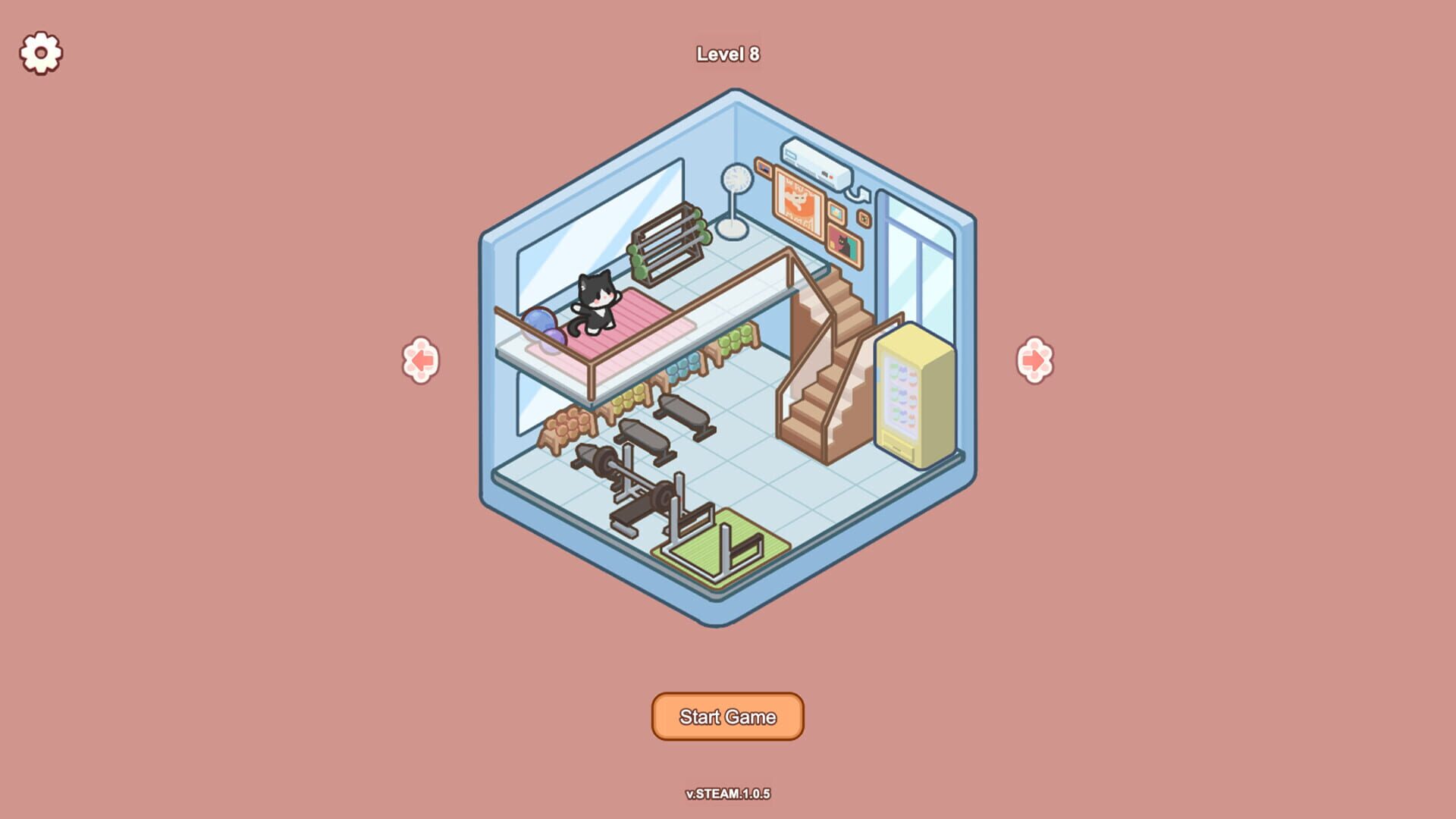The image size is (1456, 819).
Task: Click the Level 8 title text
Action: click(729, 55)
